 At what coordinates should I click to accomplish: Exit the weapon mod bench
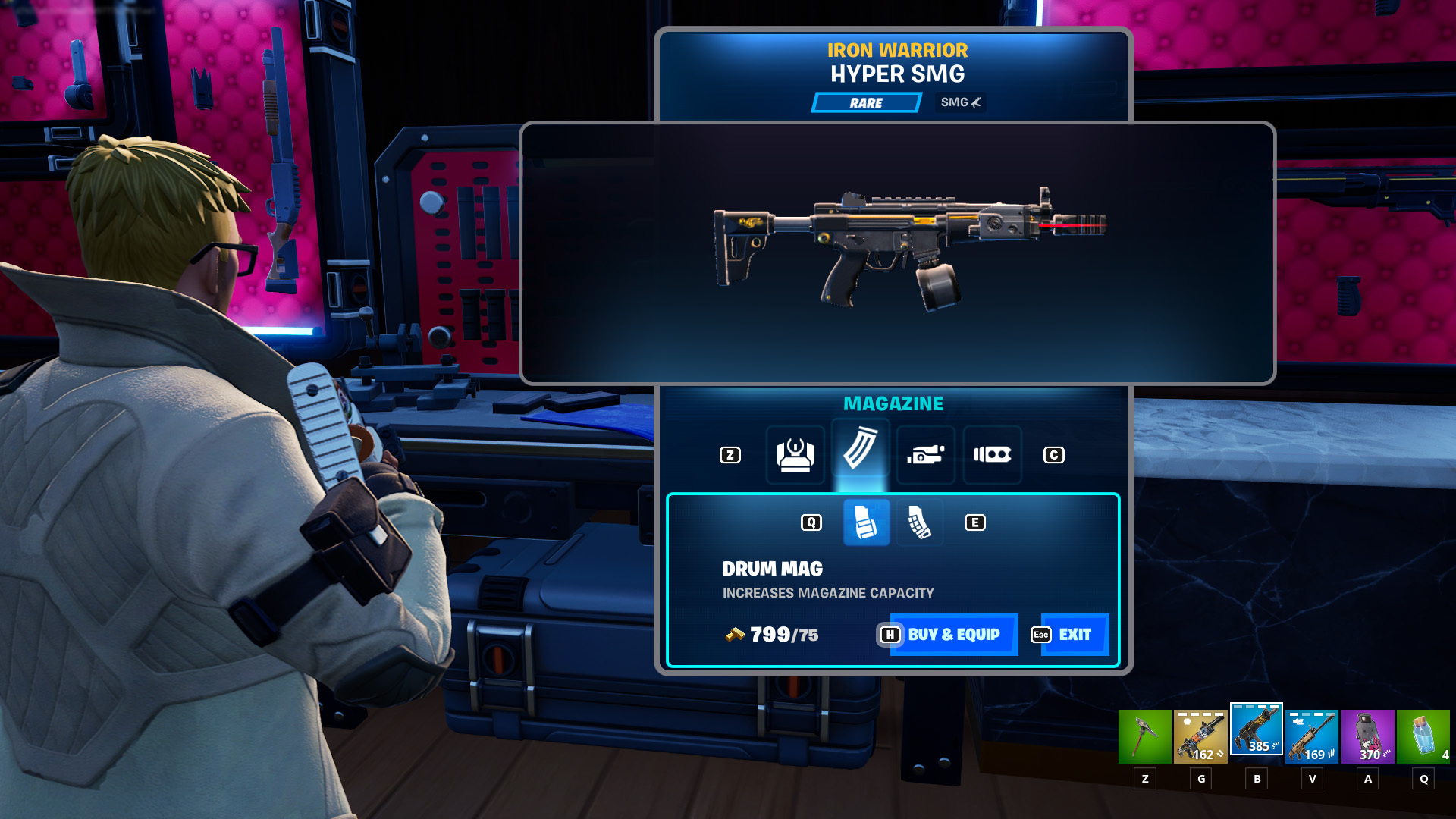click(1074, 635)
